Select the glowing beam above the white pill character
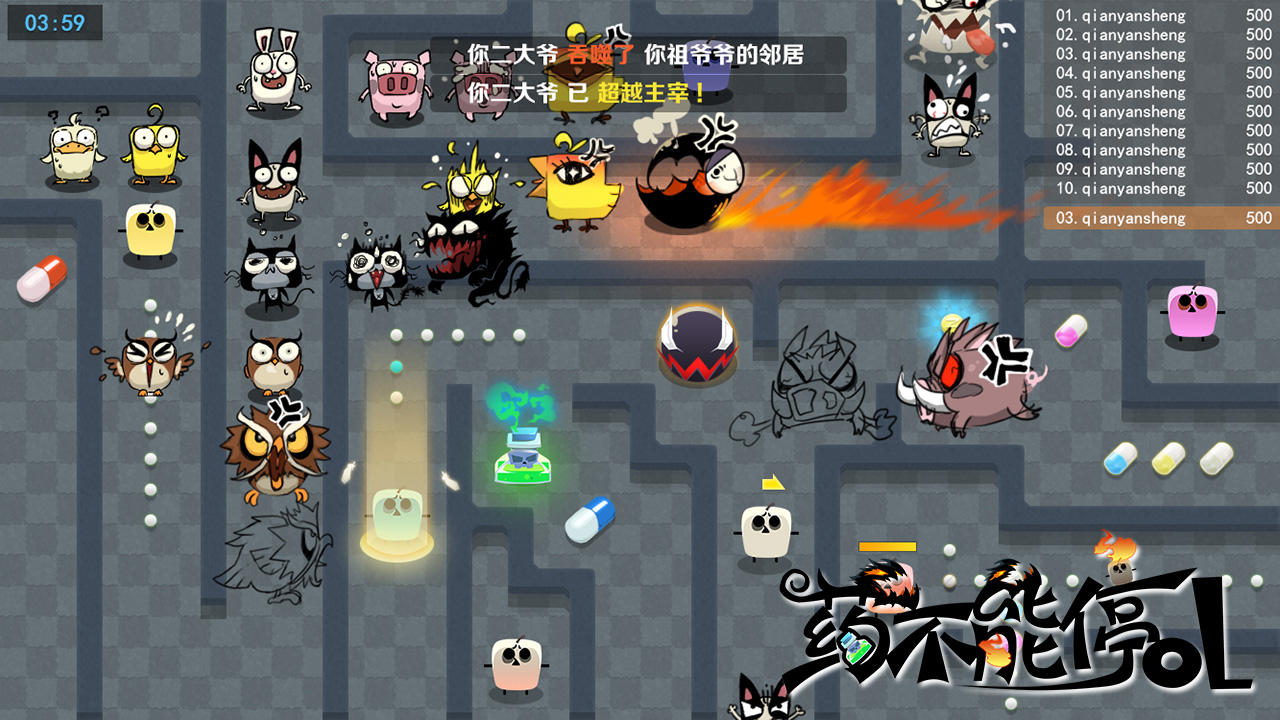This screenshot has width=1280, height=720. (398, 420)
